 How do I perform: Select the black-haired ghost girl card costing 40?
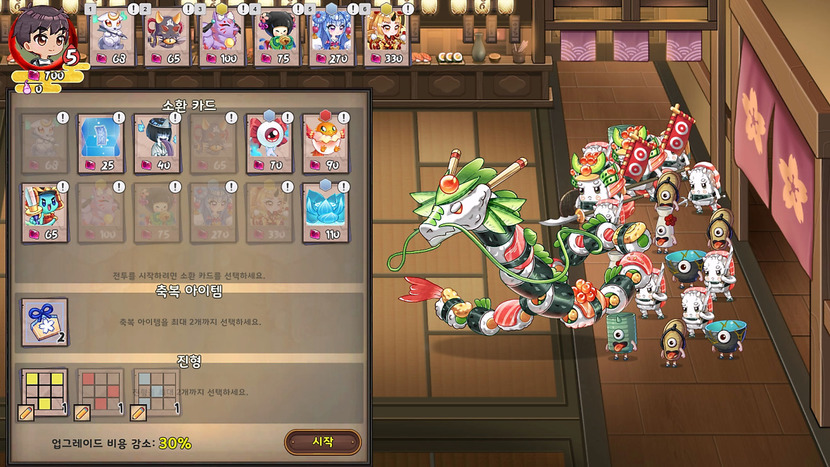(x=156, y=142)
